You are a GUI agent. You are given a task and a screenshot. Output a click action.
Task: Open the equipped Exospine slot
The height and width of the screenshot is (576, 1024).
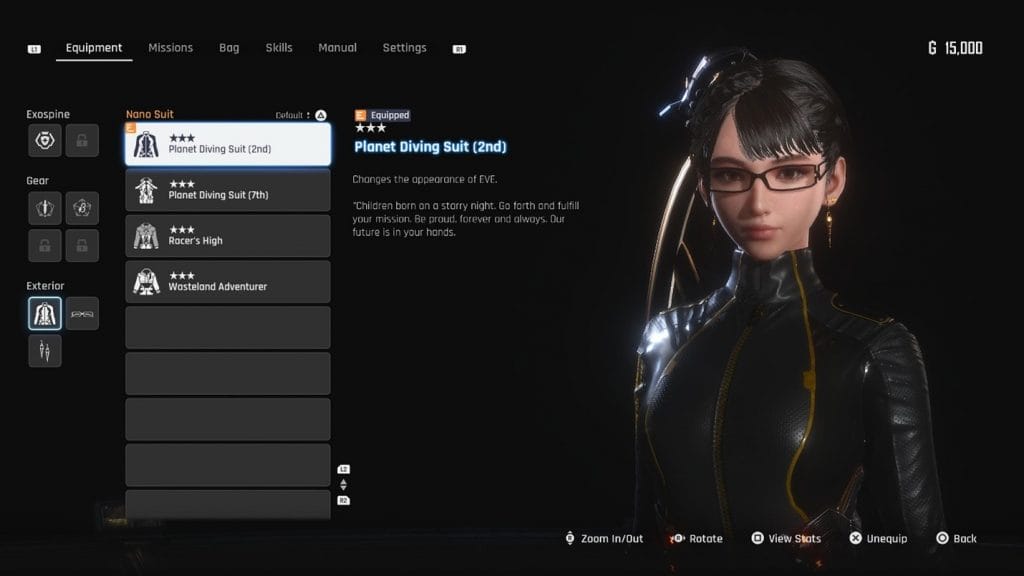pos(45,141)
